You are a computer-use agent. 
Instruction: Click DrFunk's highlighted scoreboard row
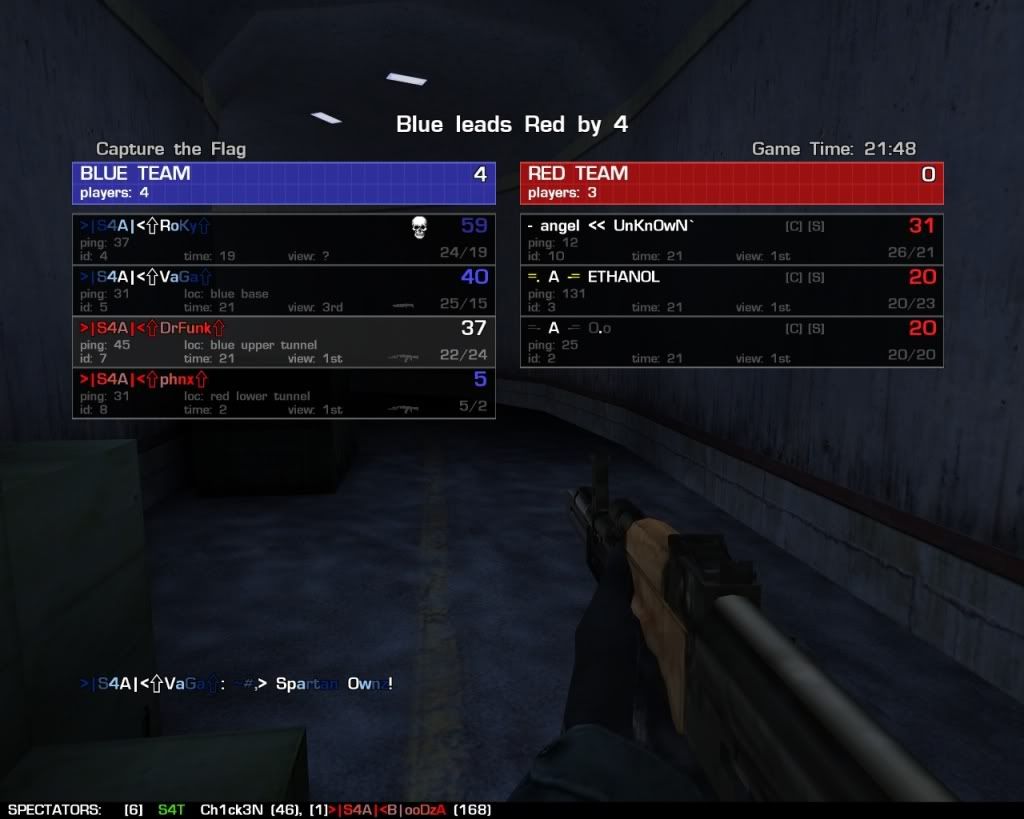coord(283,341)
